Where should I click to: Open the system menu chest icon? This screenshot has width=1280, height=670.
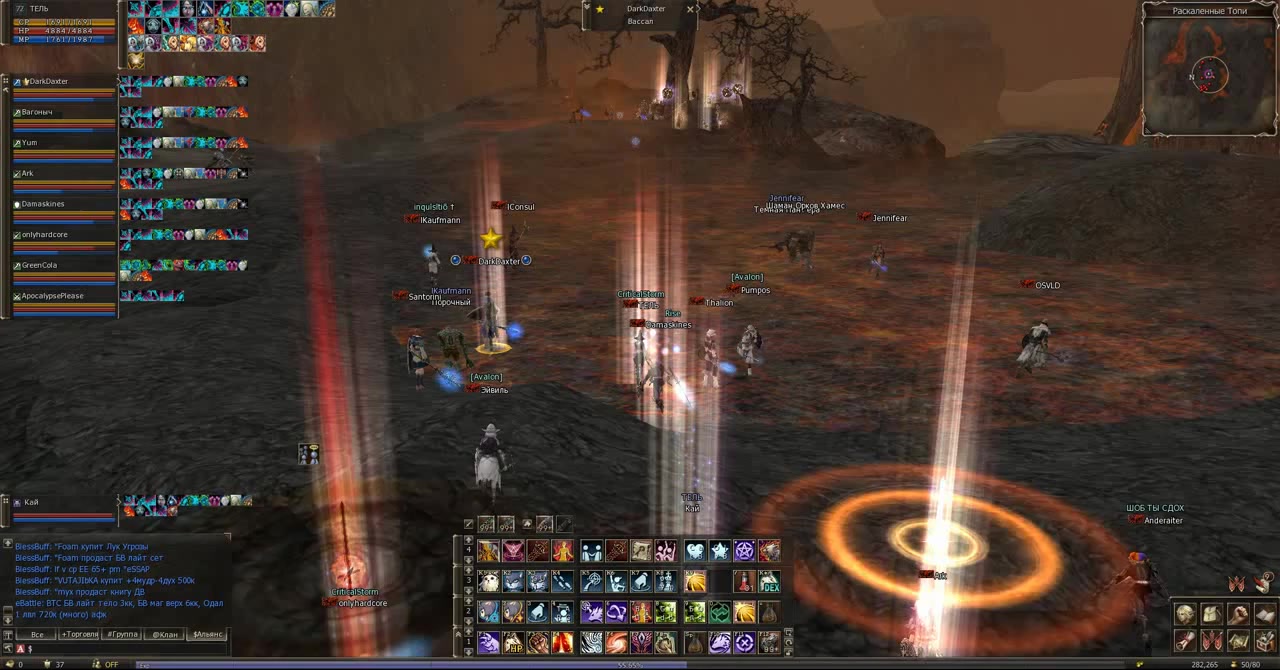click(1265, 640)
